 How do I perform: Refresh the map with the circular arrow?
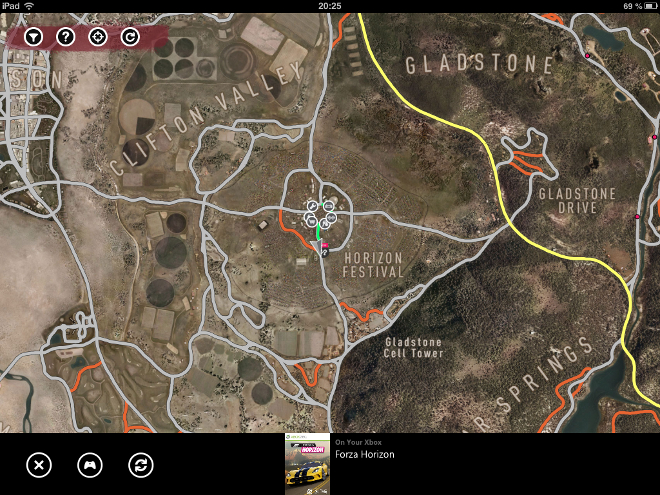click(x=130, y=37)
